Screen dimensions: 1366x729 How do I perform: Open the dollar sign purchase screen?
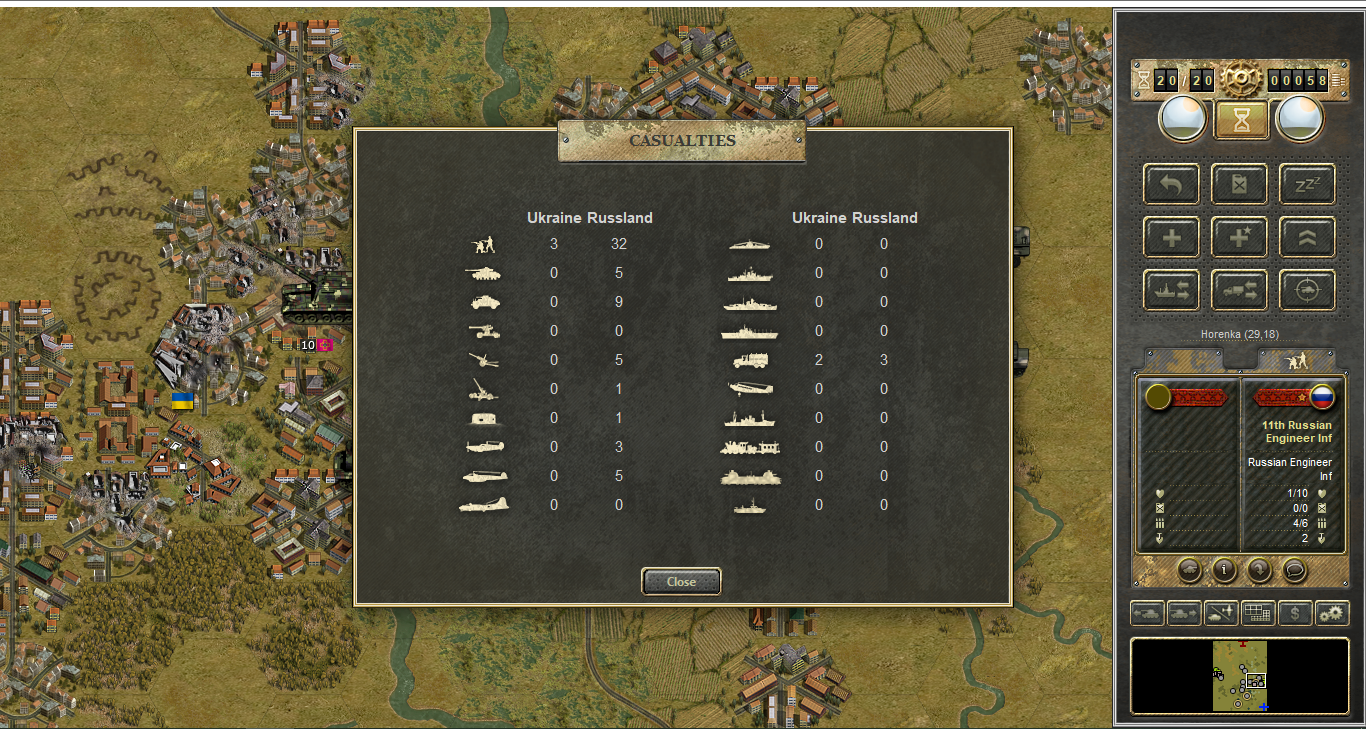(x=1295, y=613)
